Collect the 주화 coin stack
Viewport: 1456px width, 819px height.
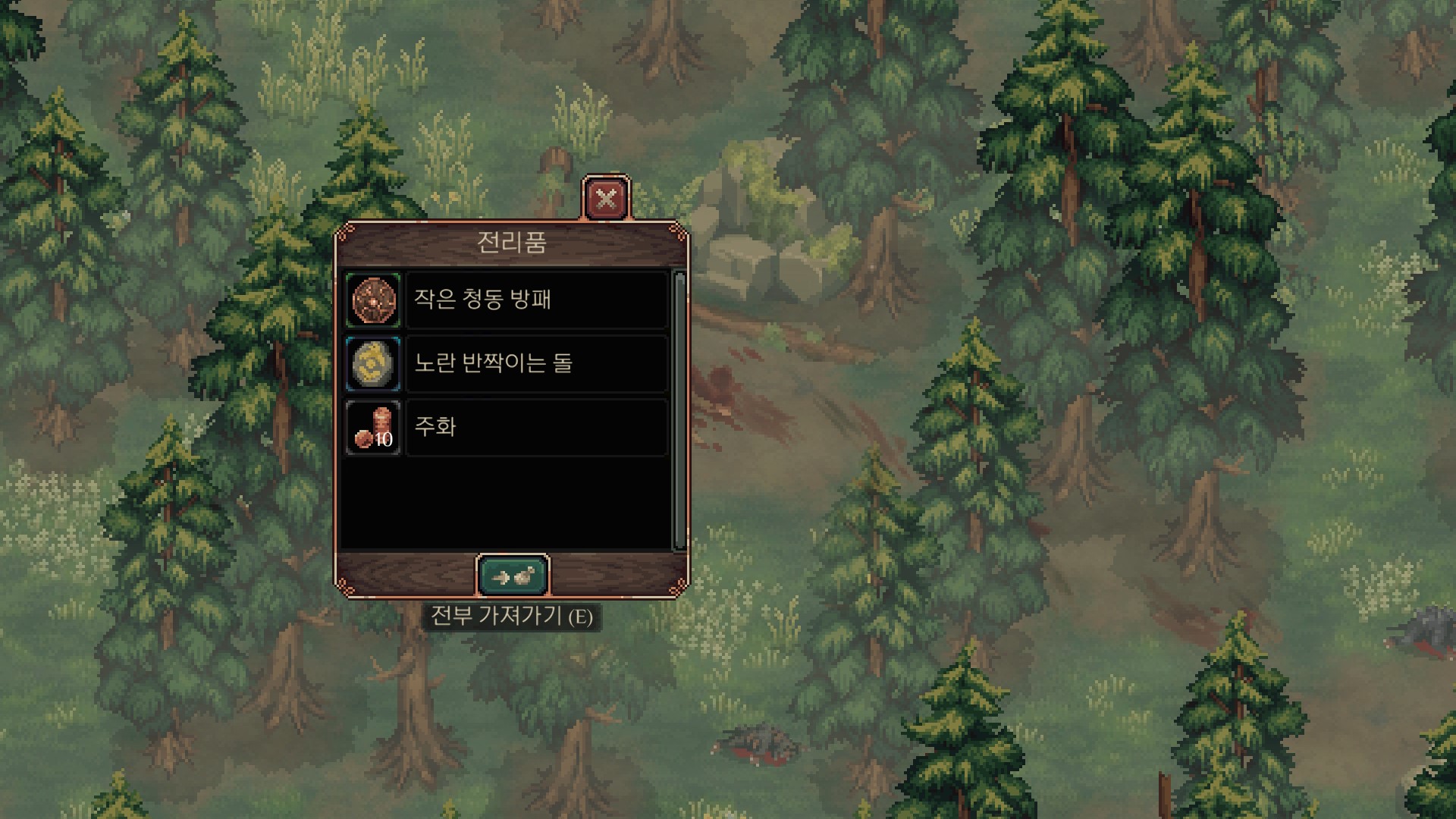[x=506, y=427]
